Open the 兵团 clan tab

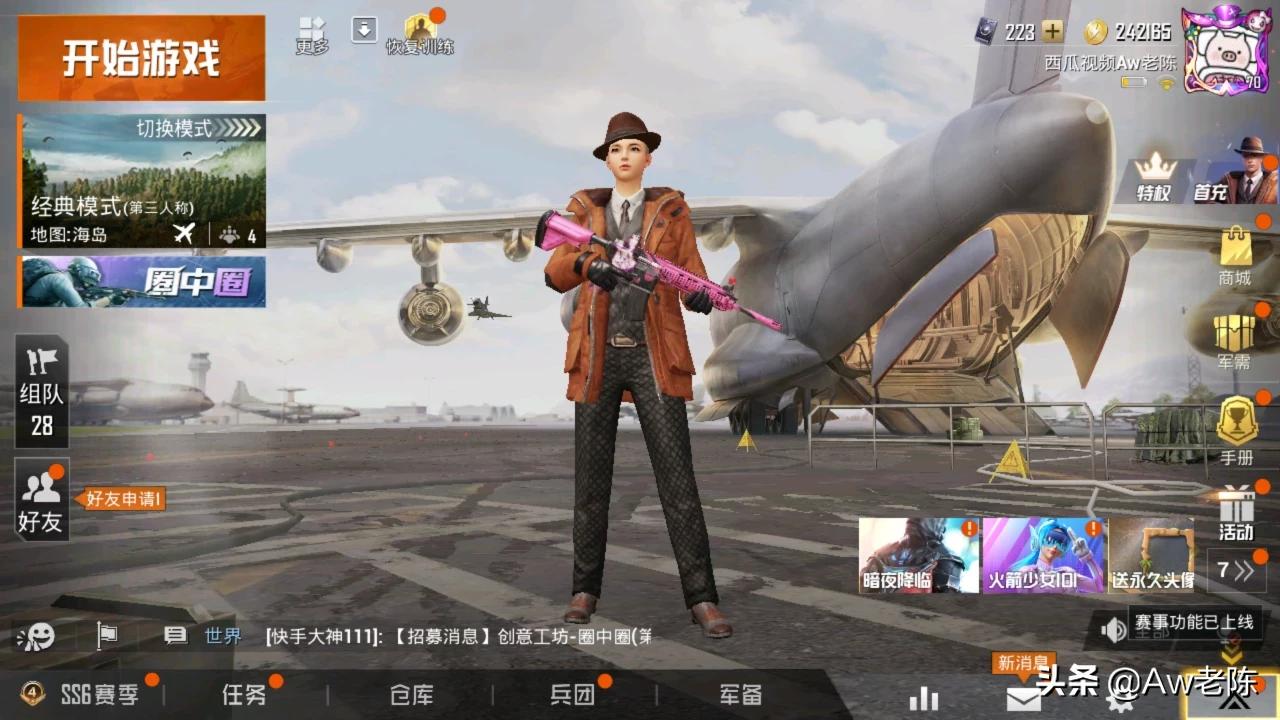click(x=572, y=695)
